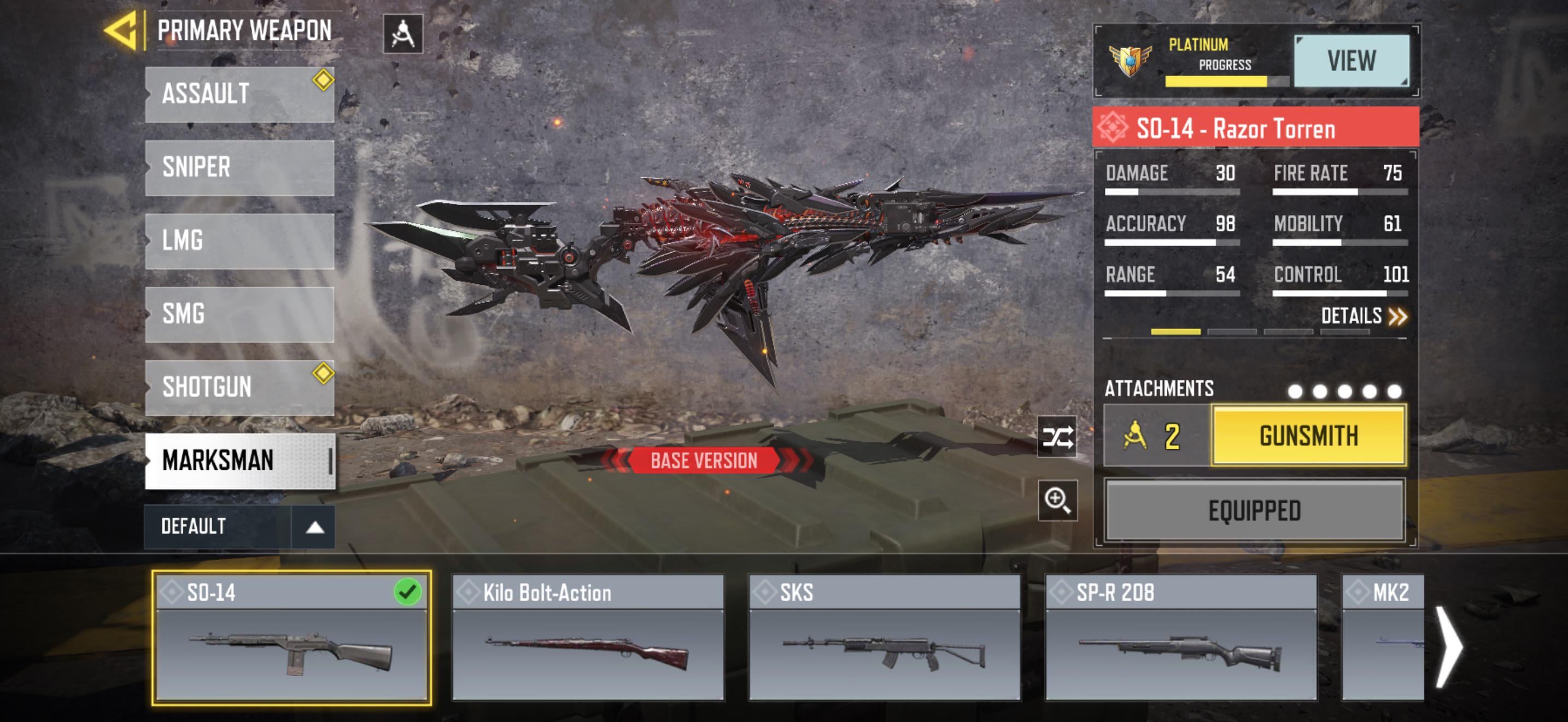Click the Equipped button
Viewport: 1568px width, 722px height.
[x=1255, y=511]
